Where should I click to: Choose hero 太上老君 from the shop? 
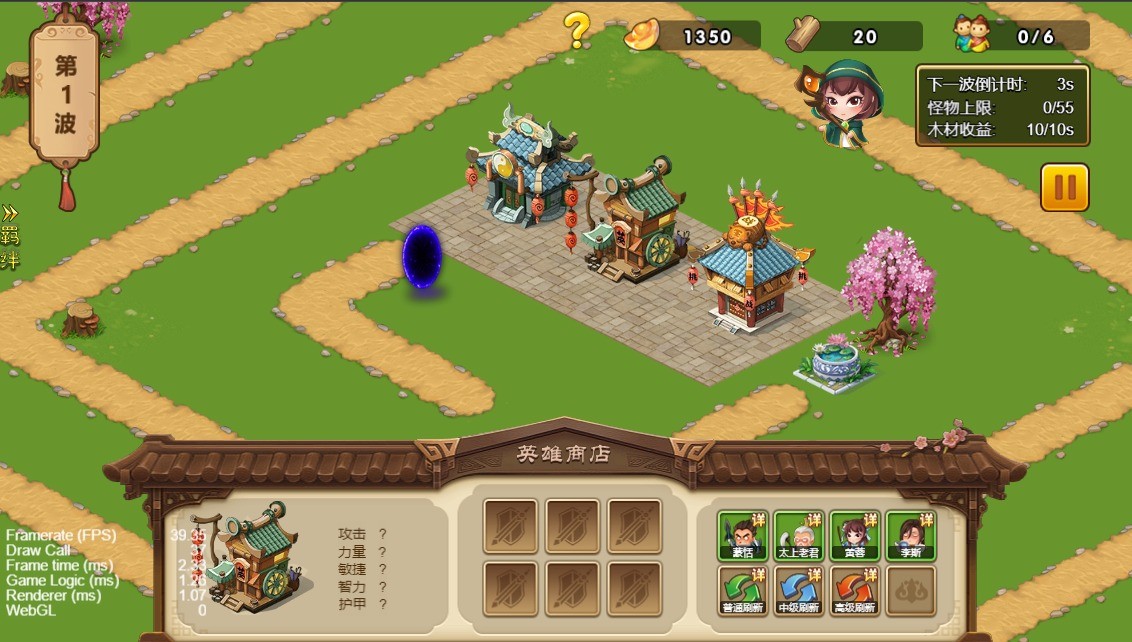(x=798, y=536)
